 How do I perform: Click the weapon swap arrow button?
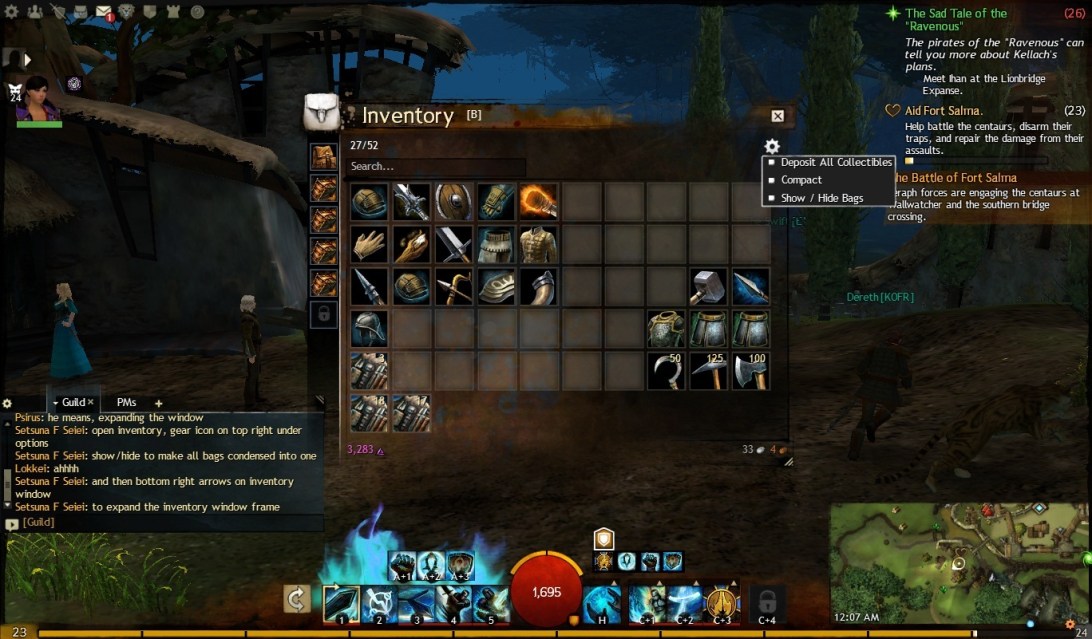297,599
